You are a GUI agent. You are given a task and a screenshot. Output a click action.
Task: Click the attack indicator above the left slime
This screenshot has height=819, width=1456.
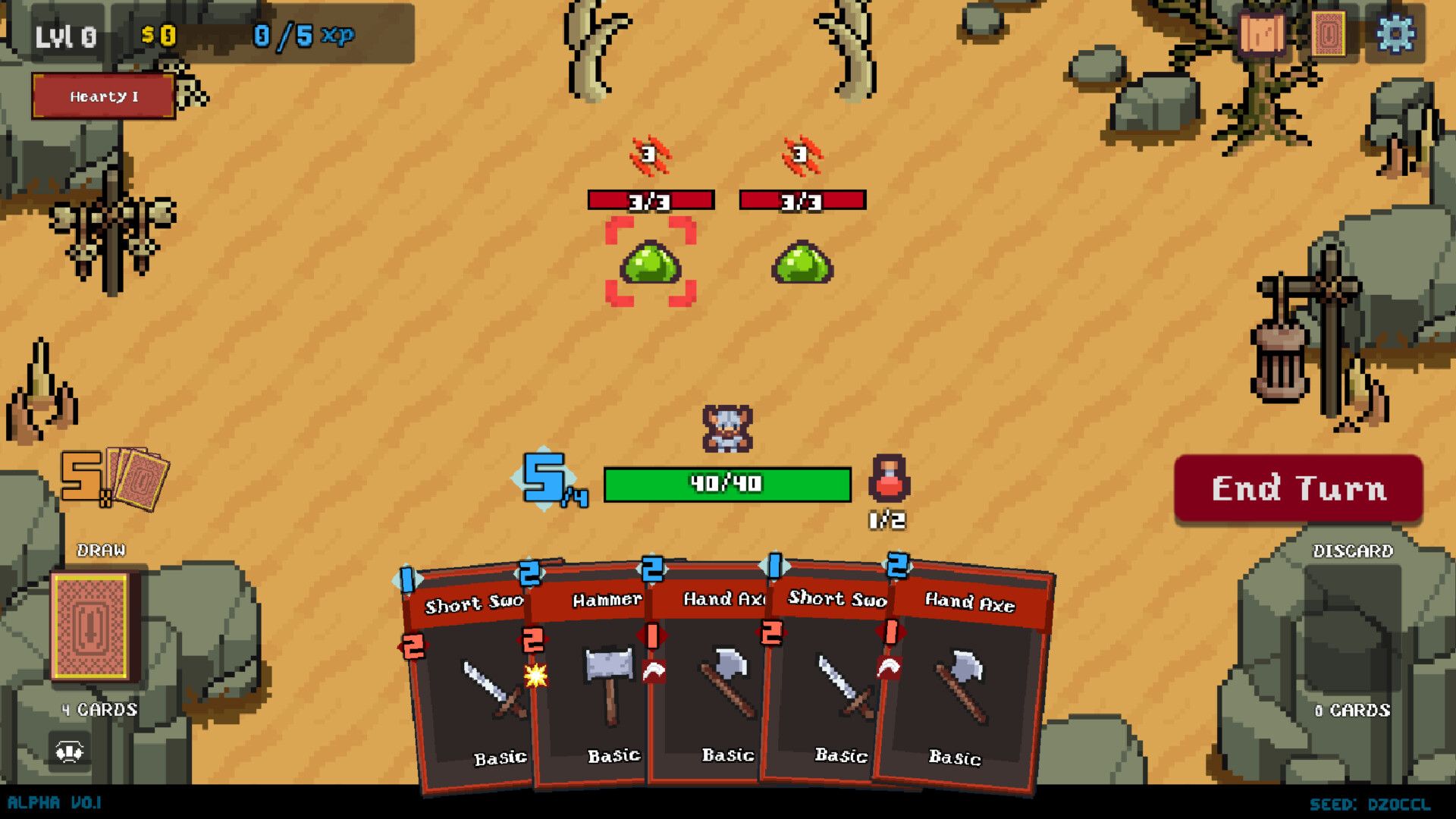pos(648,153)
